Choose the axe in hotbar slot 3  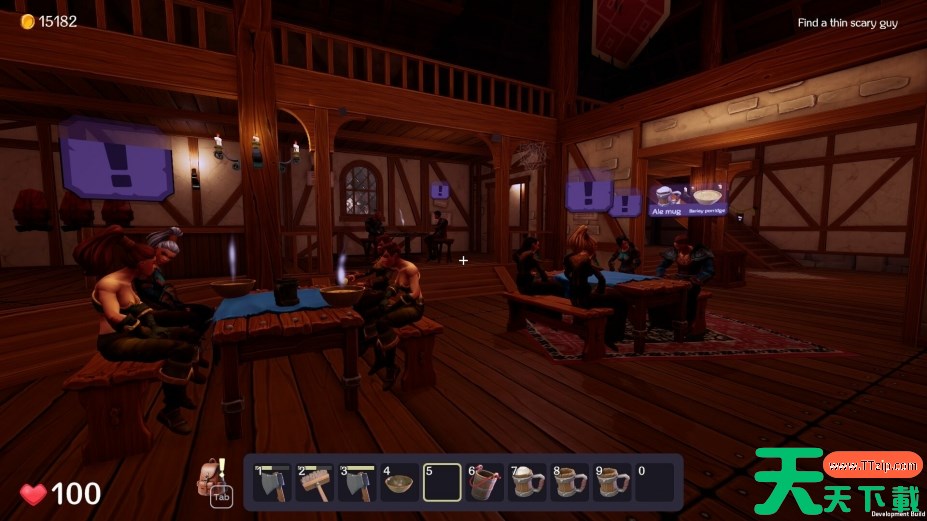(357, 483)
